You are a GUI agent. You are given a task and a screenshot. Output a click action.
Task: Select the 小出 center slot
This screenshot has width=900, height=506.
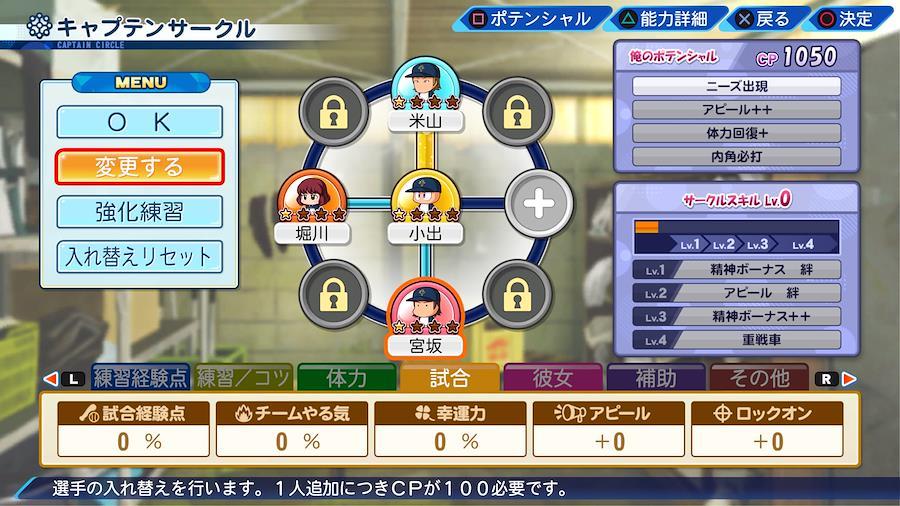[426, 208]
